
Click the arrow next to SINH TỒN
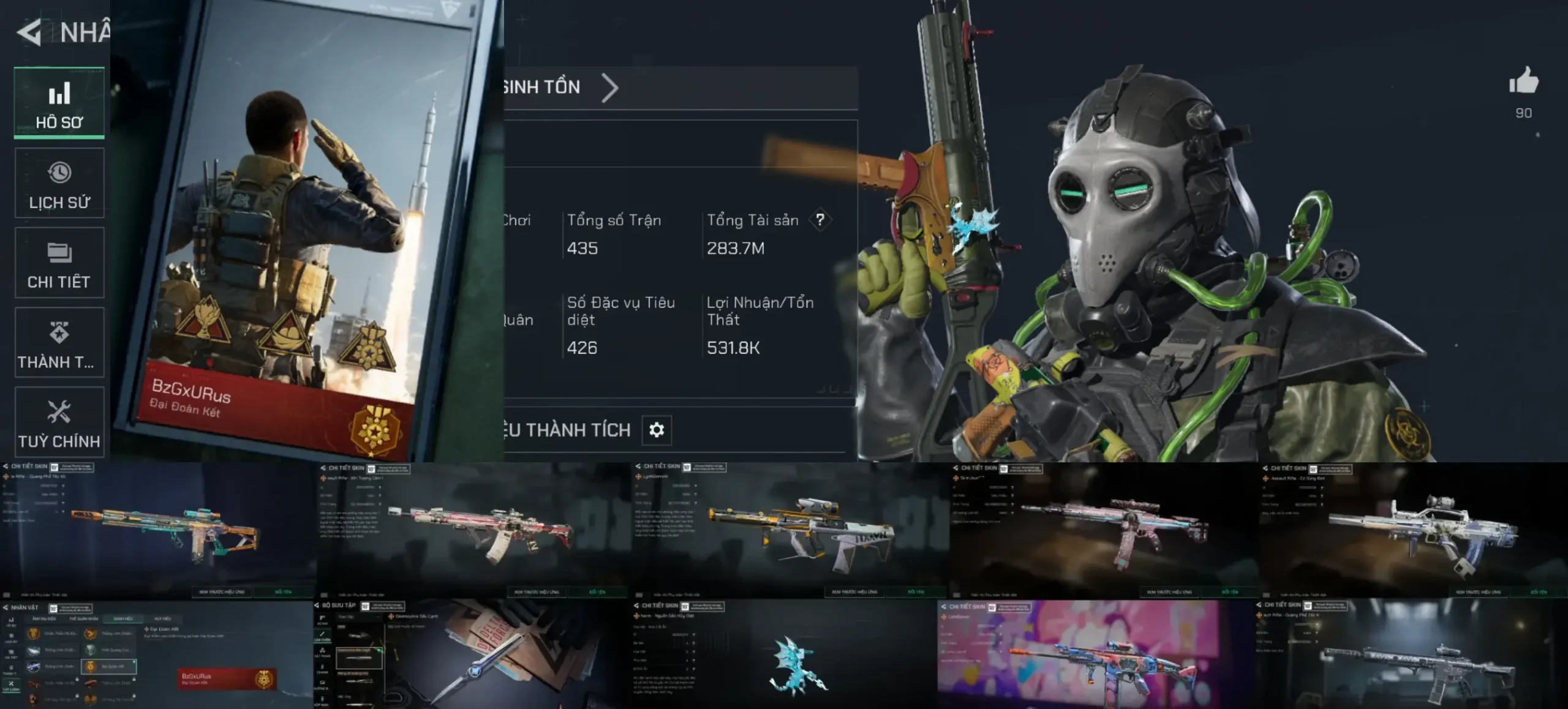[x=609, y=88]
